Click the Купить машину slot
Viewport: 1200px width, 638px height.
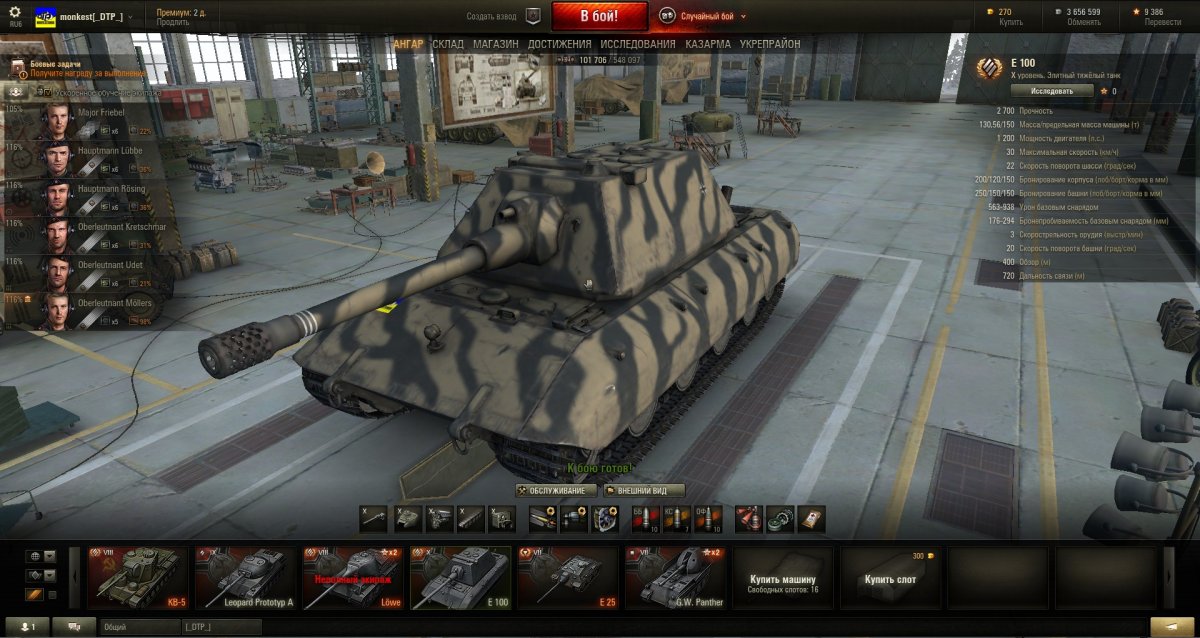pos(783,578)
